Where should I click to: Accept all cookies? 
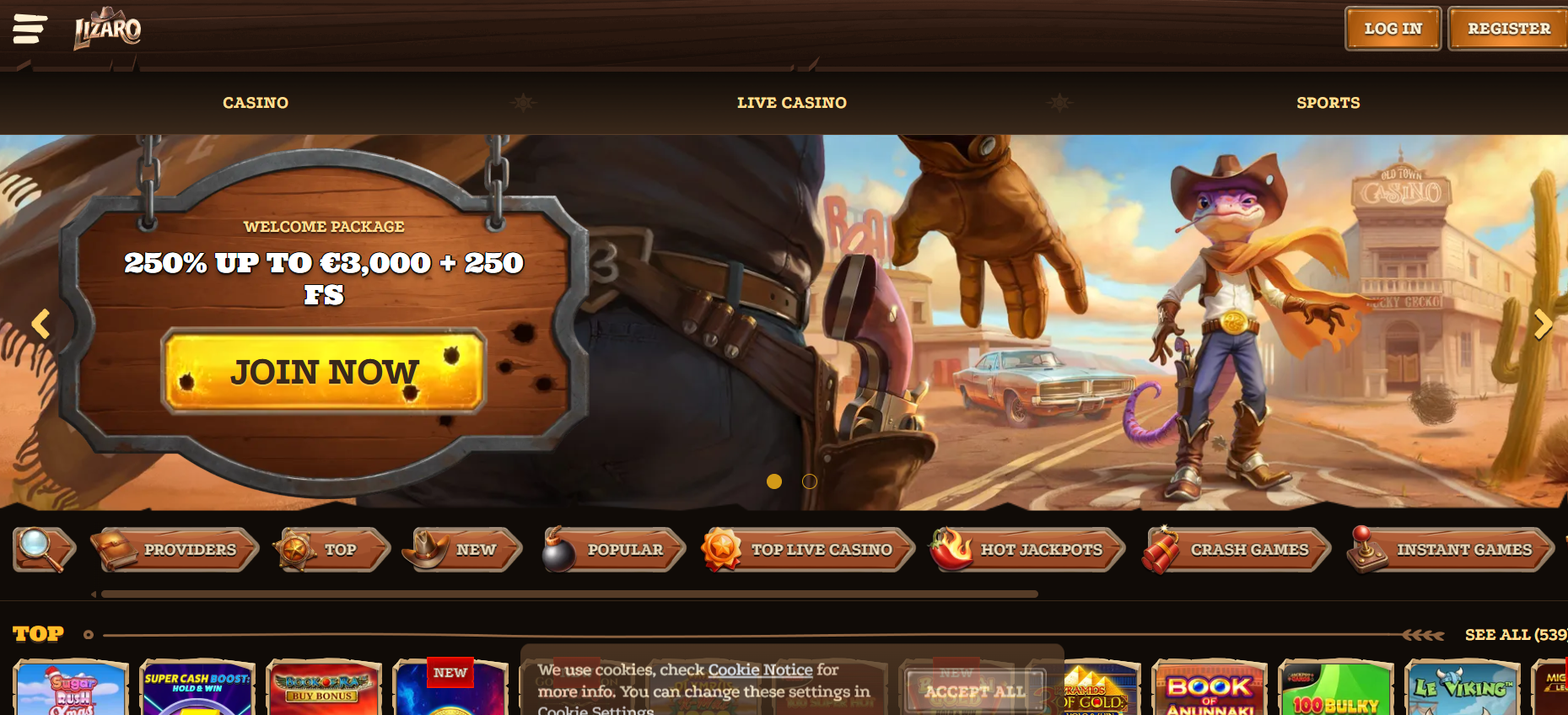[975, 691]
